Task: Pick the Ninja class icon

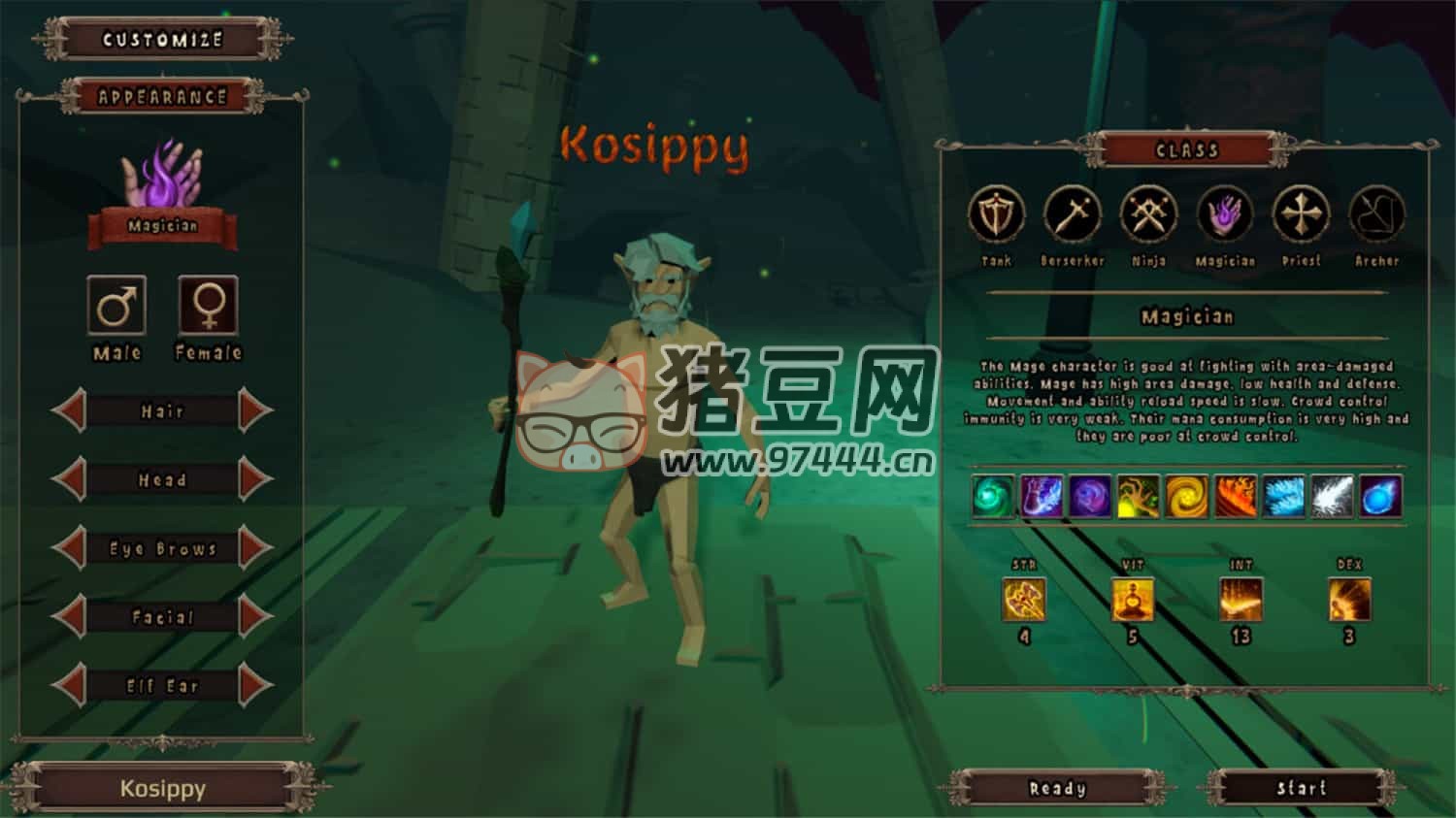Action: pyautogui.click(x=1148, y=215)
